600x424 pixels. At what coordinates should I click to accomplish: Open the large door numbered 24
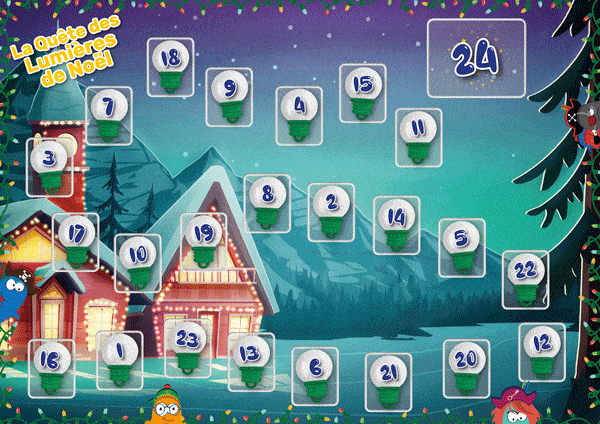[476, 58]
